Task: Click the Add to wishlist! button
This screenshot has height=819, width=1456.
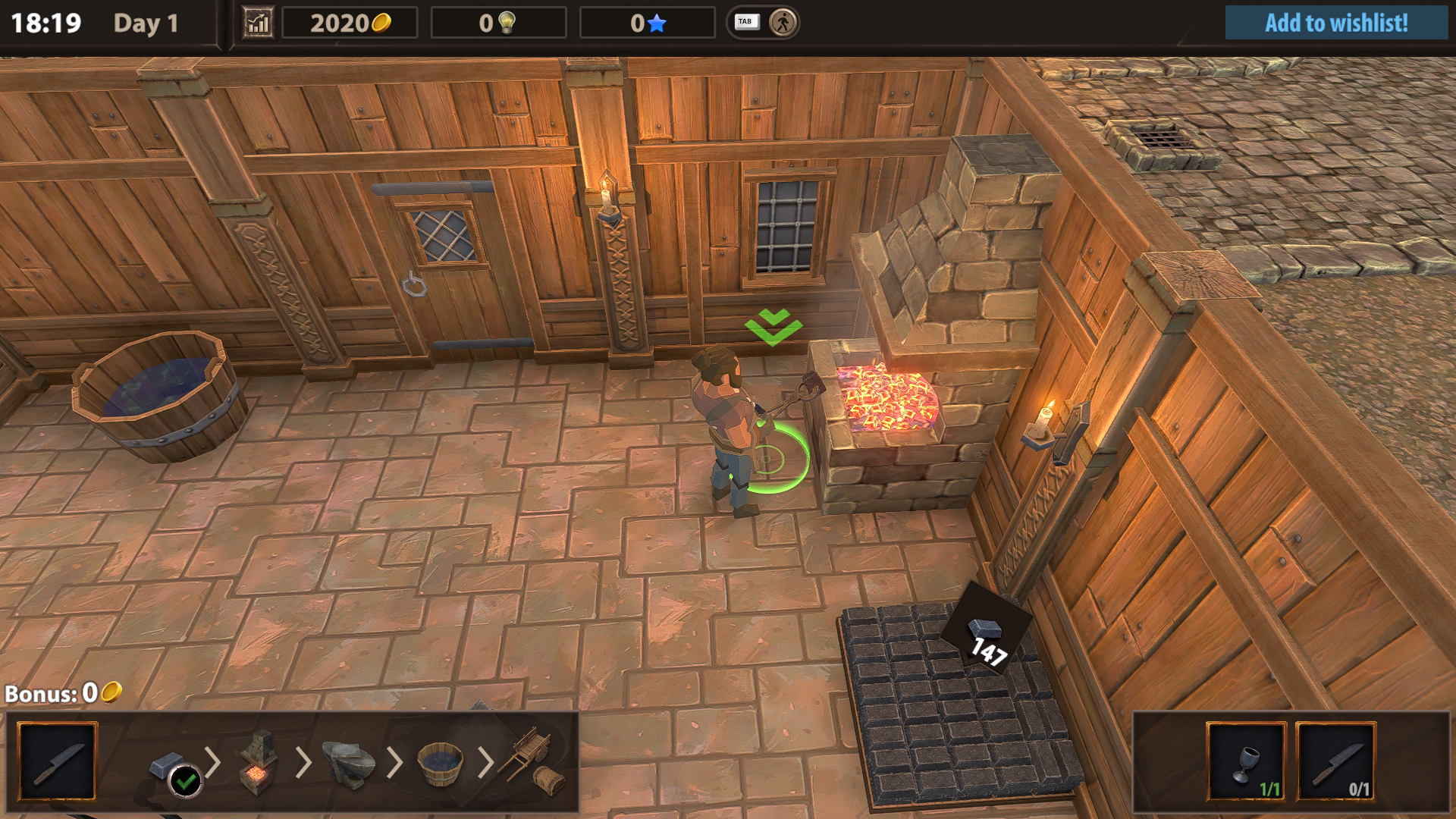Action: coord(1336,24)
